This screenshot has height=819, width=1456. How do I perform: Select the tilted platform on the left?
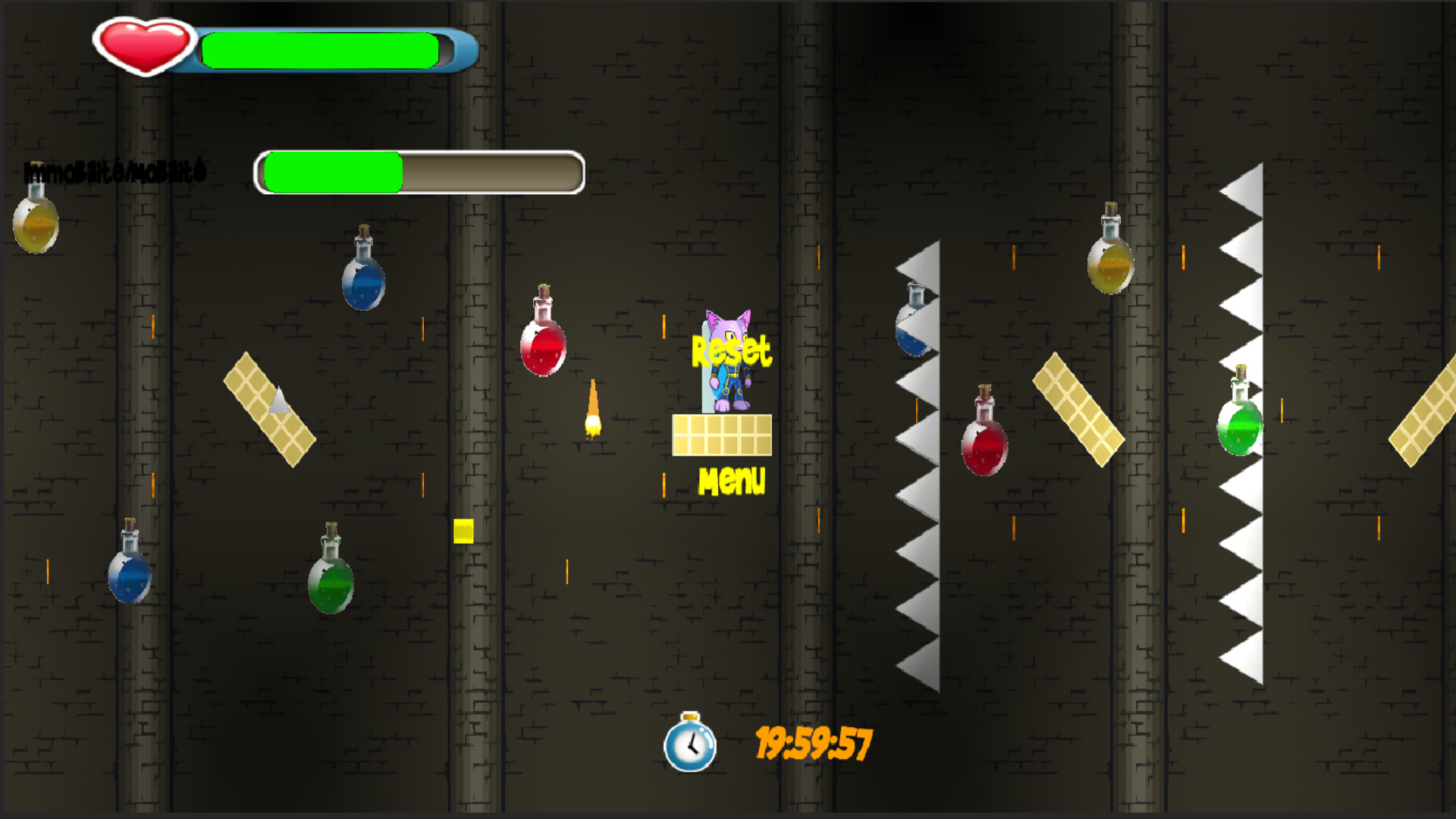[x=269, y=406]
